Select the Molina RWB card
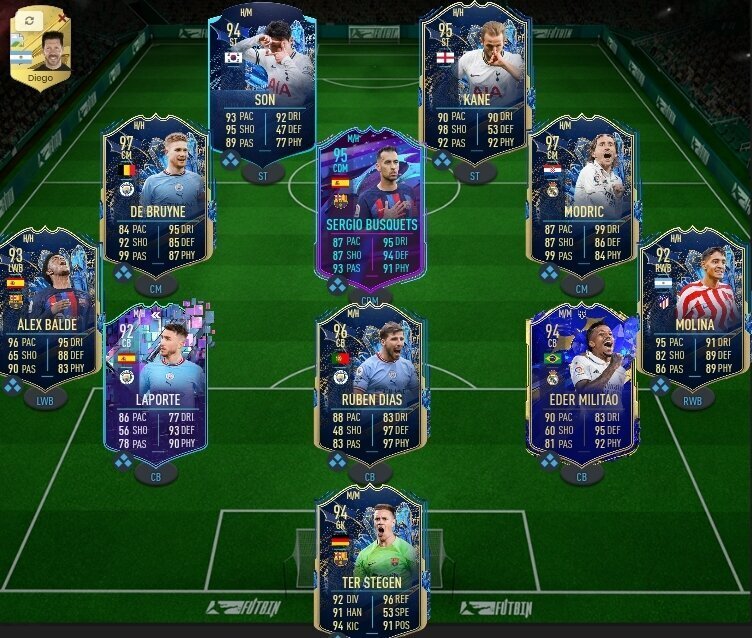The height and width of the screenshot is (638, 752). click(x=694, y=308)
